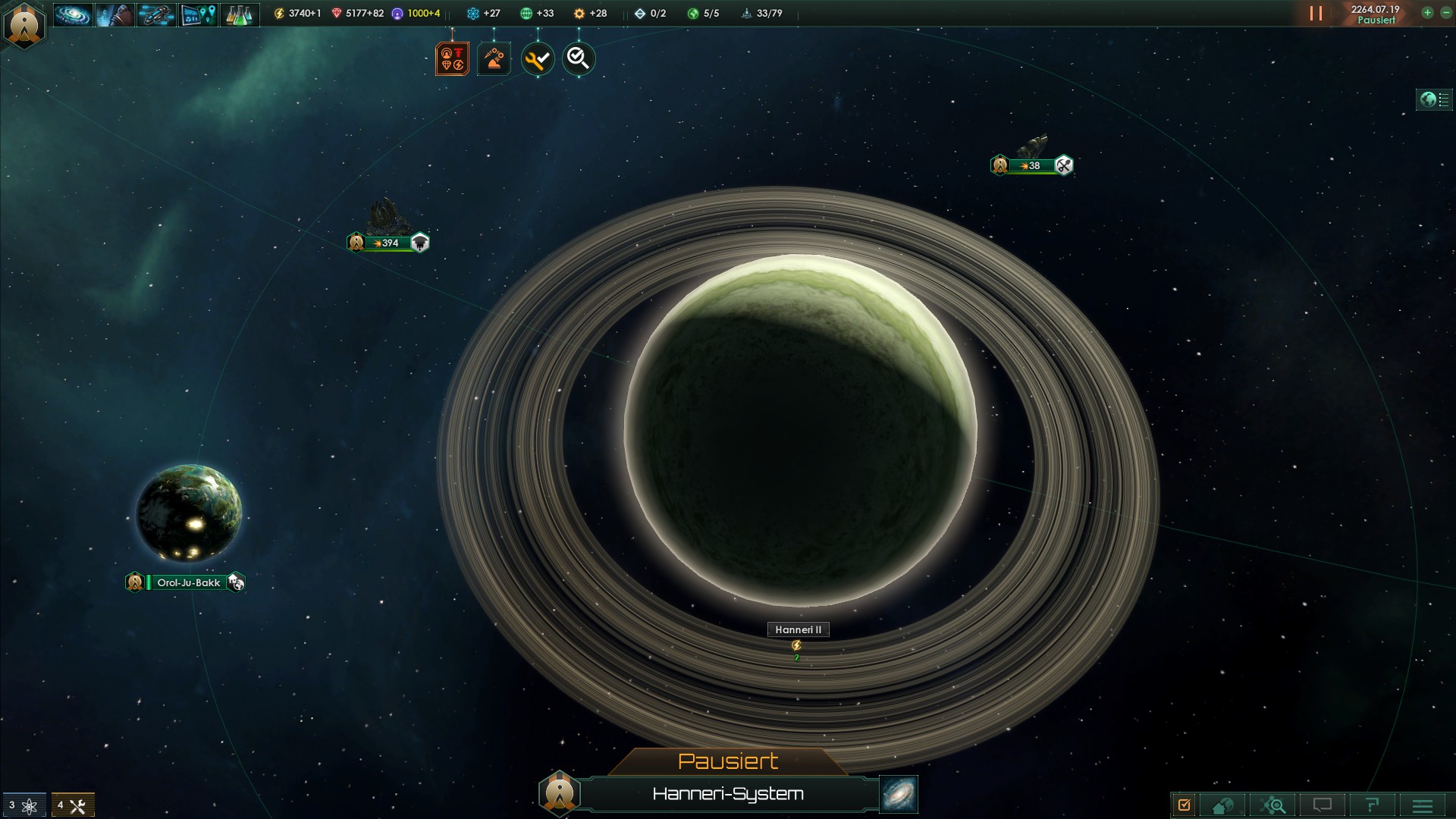1456x819 pixels.
Task: Toggle the pause button near the date
Action: (x=1316, y=14)
